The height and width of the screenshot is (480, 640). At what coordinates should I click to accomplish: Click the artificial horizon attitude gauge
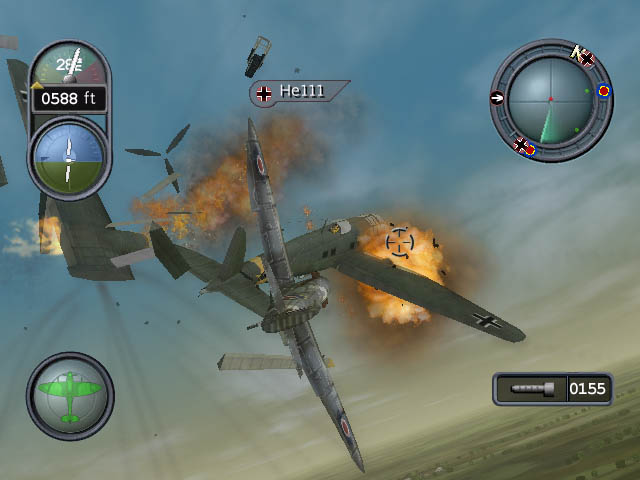[x=68, y=159]
